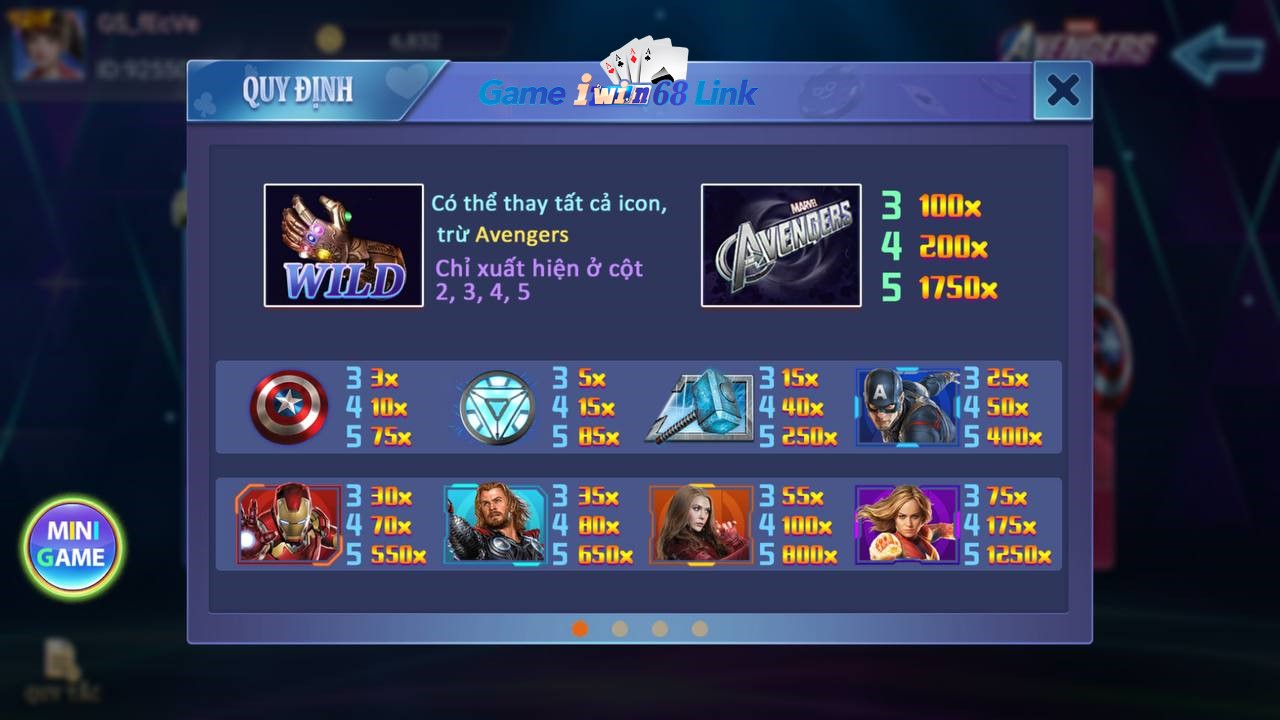The width and height of the screenshot is (1280, 720).
Task: Click the Scarlet Witch symbol
Action: pyautogui.click(x=701, y=524)
